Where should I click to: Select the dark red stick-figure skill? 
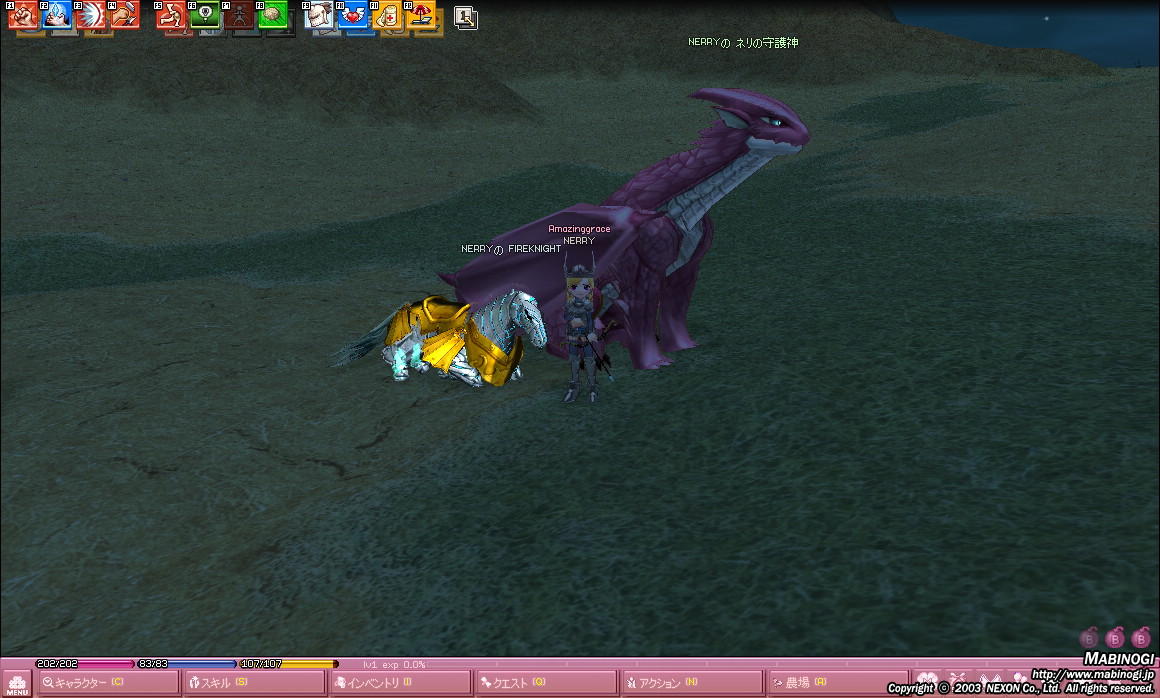pyautogui.click(x=239, y=14)
